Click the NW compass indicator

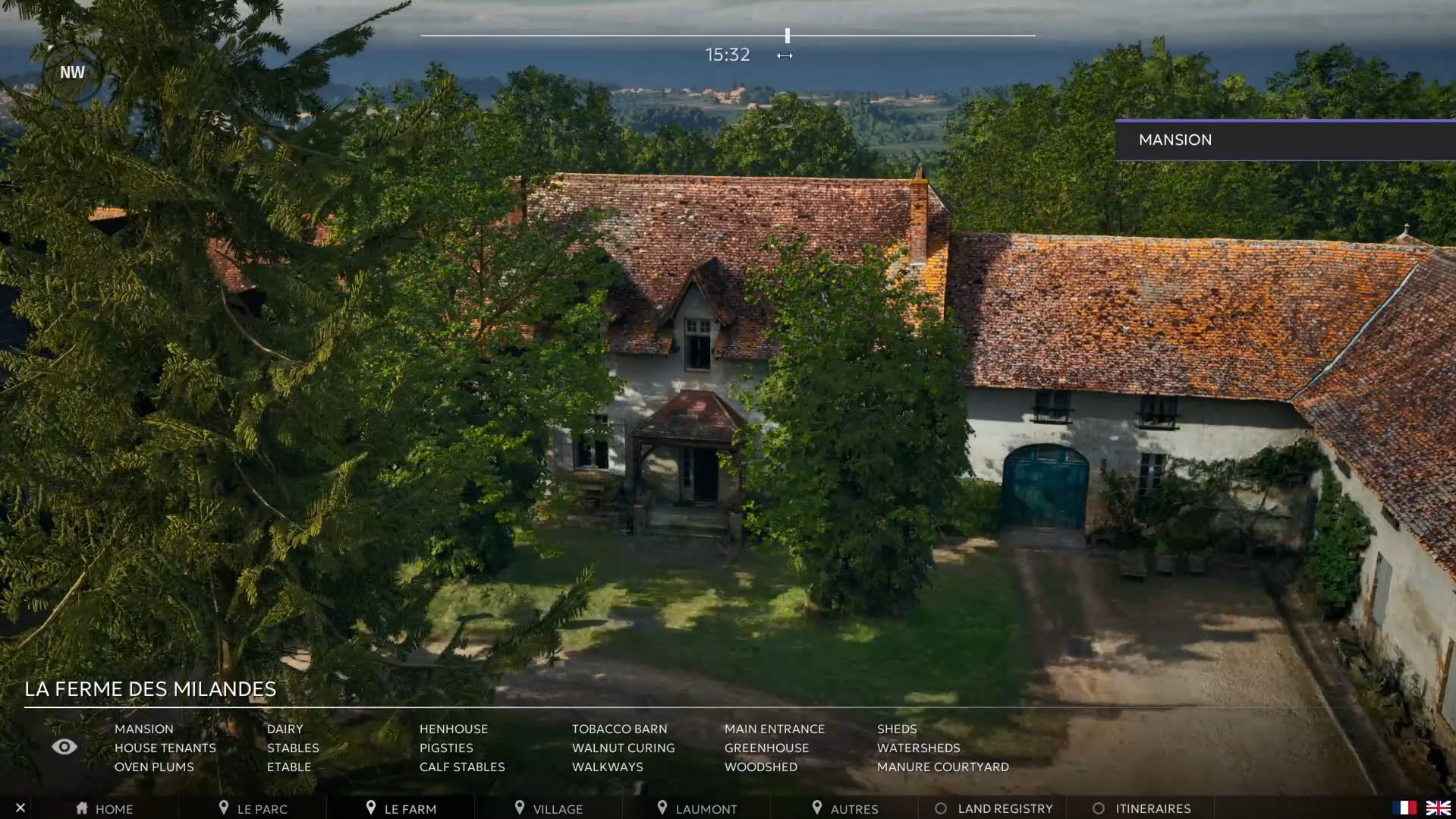pyautogui.click(x=72, y=72)
